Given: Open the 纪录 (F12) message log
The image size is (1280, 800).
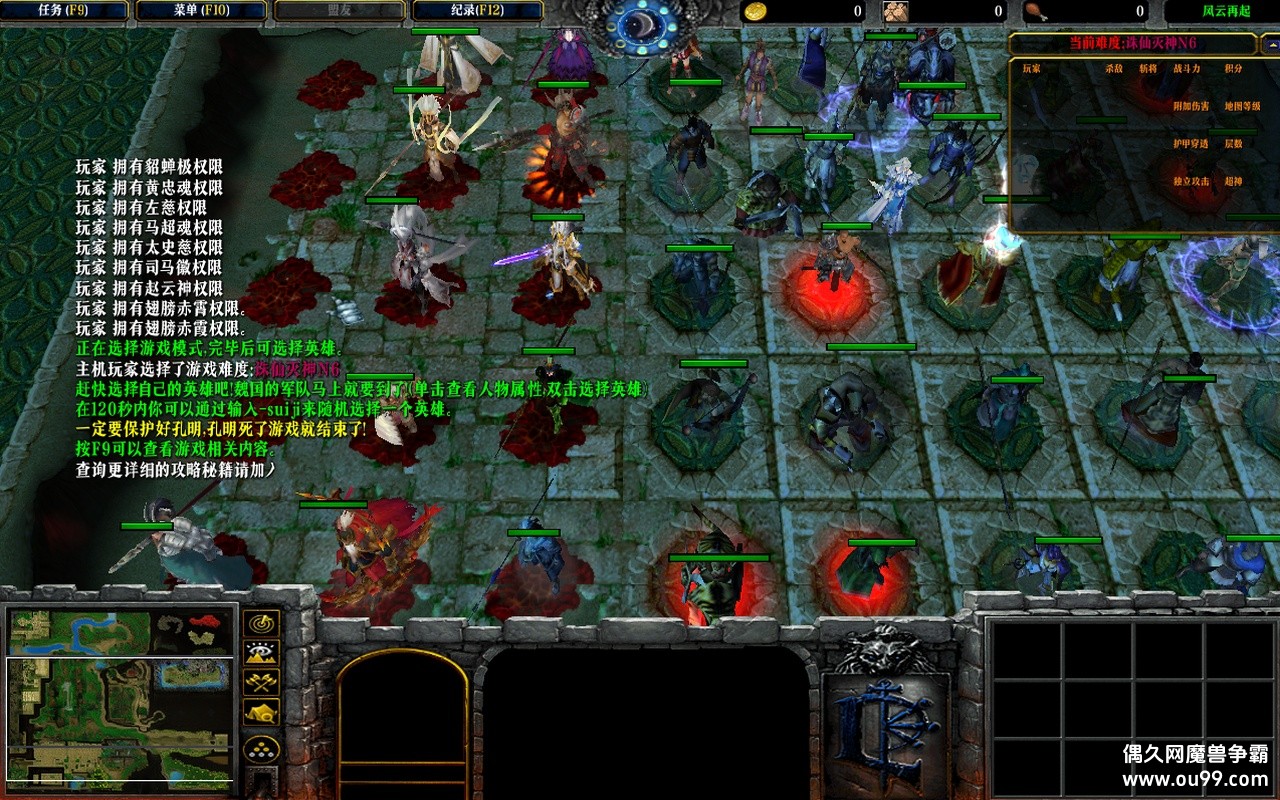Looking at the screenshot, I should point(476,11).
